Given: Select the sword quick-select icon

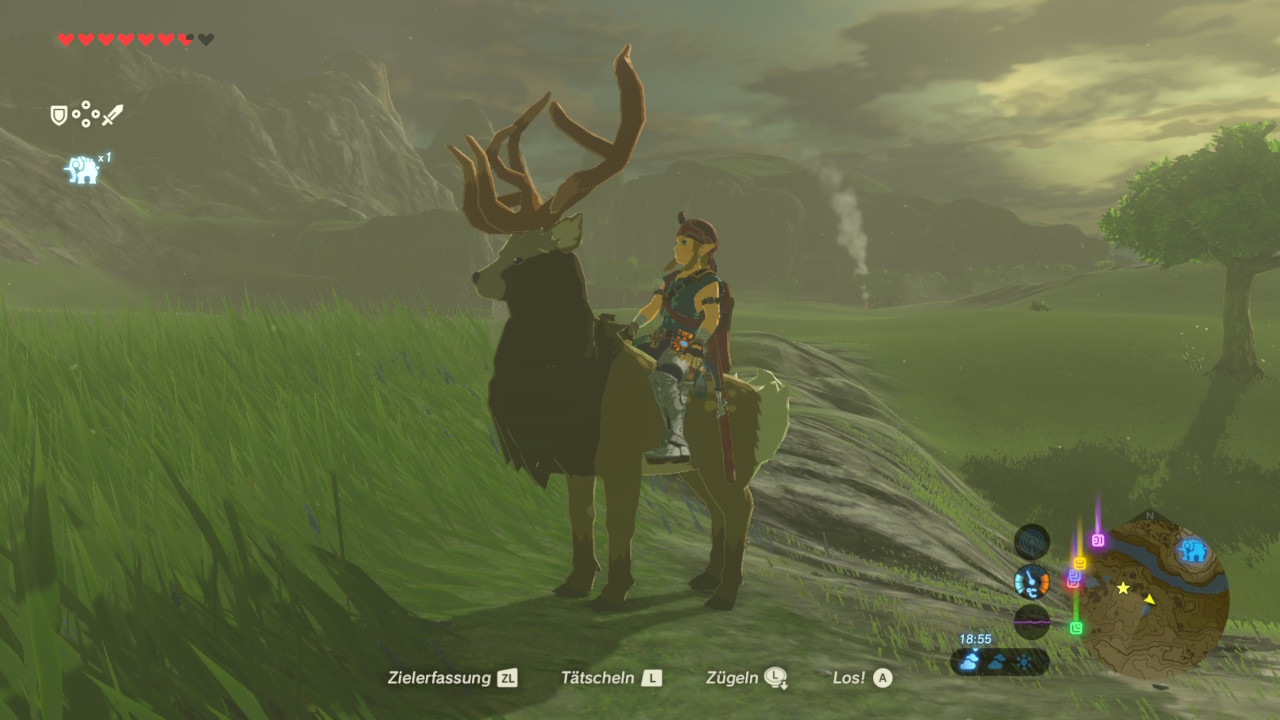Looking at the screenshot, I should (x=112, y=116).
